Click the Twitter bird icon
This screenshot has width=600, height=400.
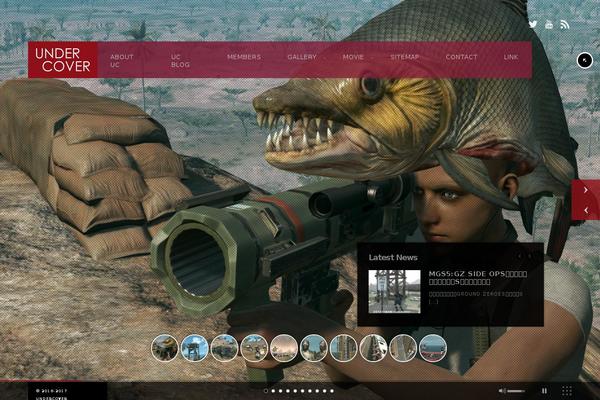pos(533,24)
